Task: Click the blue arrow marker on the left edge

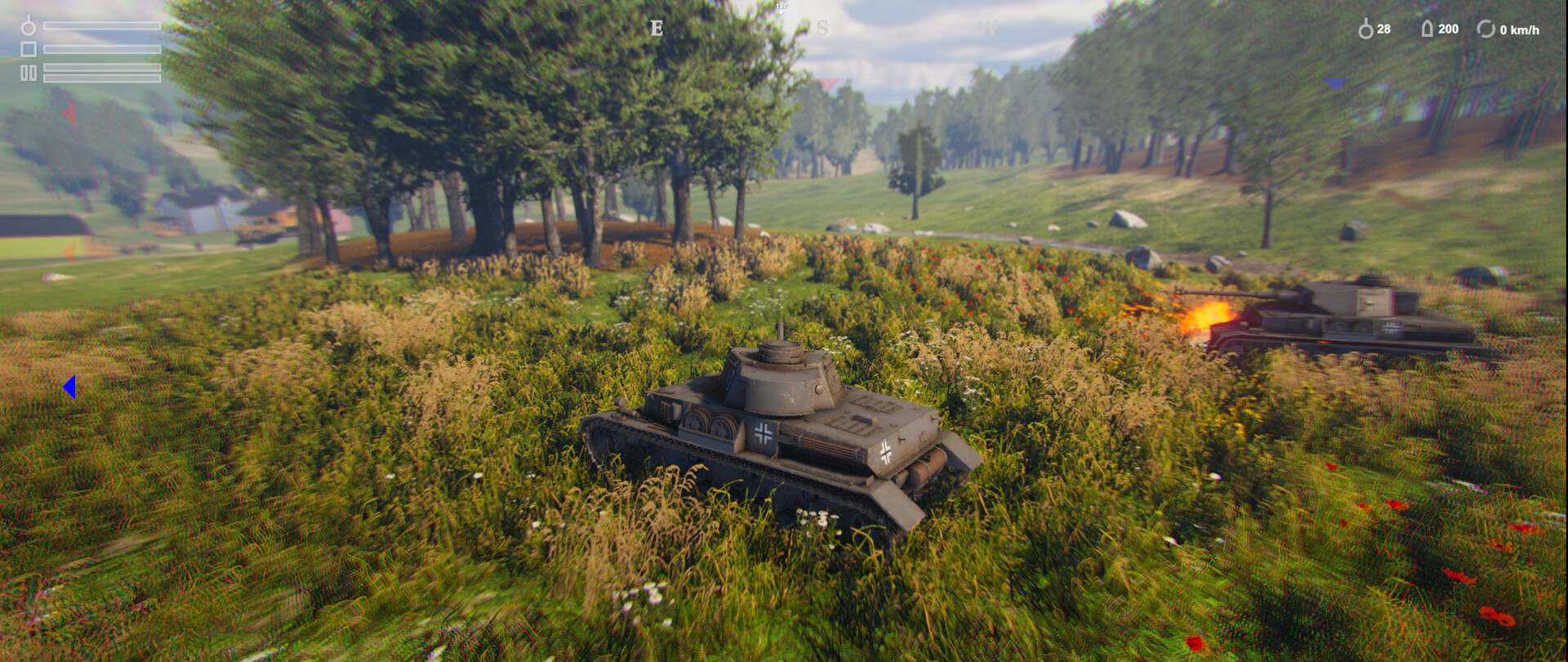Action: tap(69, 388)
